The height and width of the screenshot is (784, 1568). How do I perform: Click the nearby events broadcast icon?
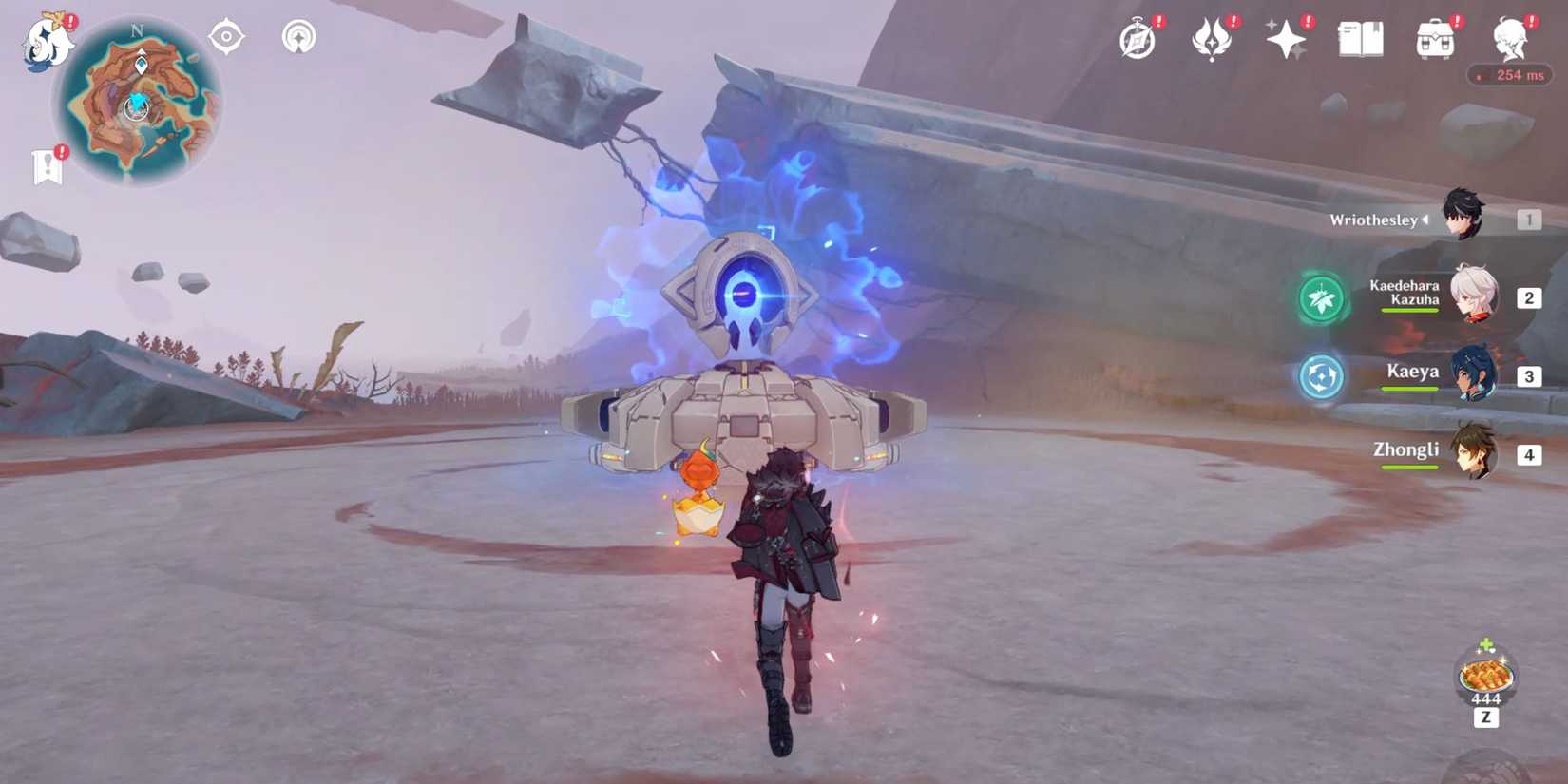[x=296, y=38]
